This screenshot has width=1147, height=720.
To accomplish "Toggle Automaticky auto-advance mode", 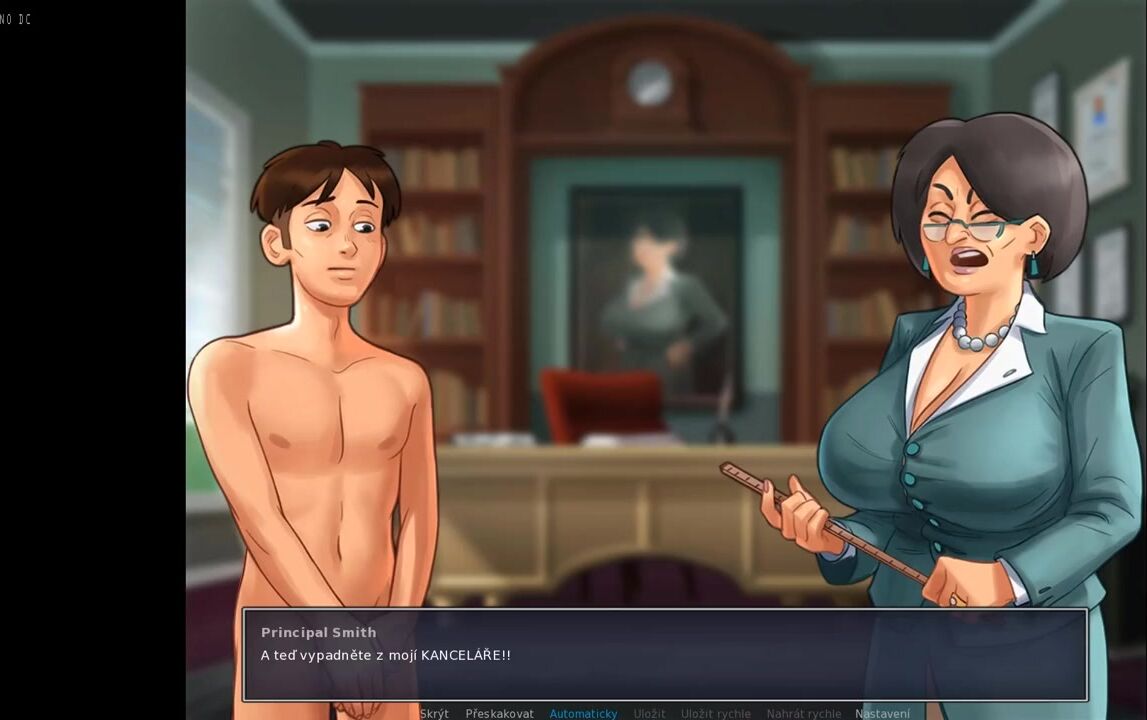I will (x=583, y=713).
